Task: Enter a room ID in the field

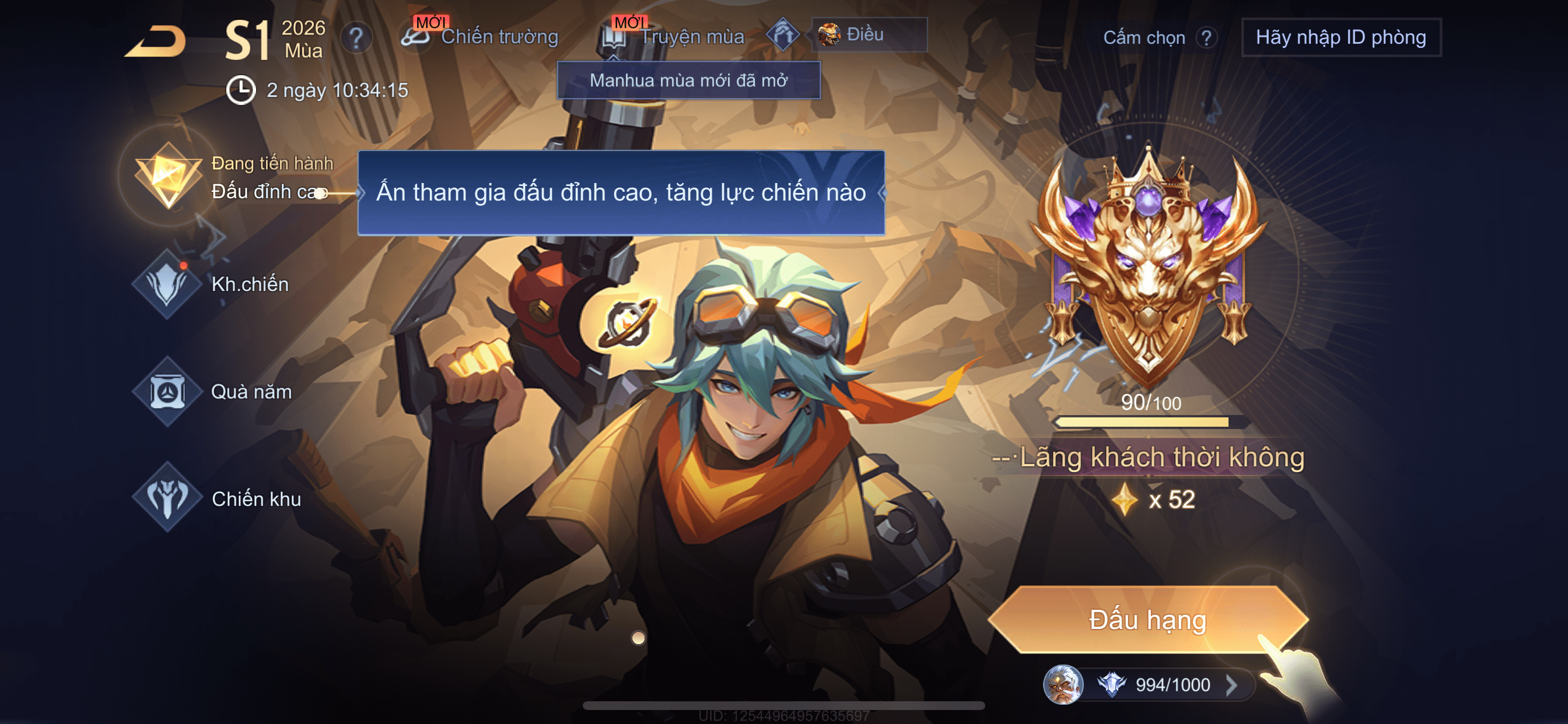Action: (x=1340, y=38)
